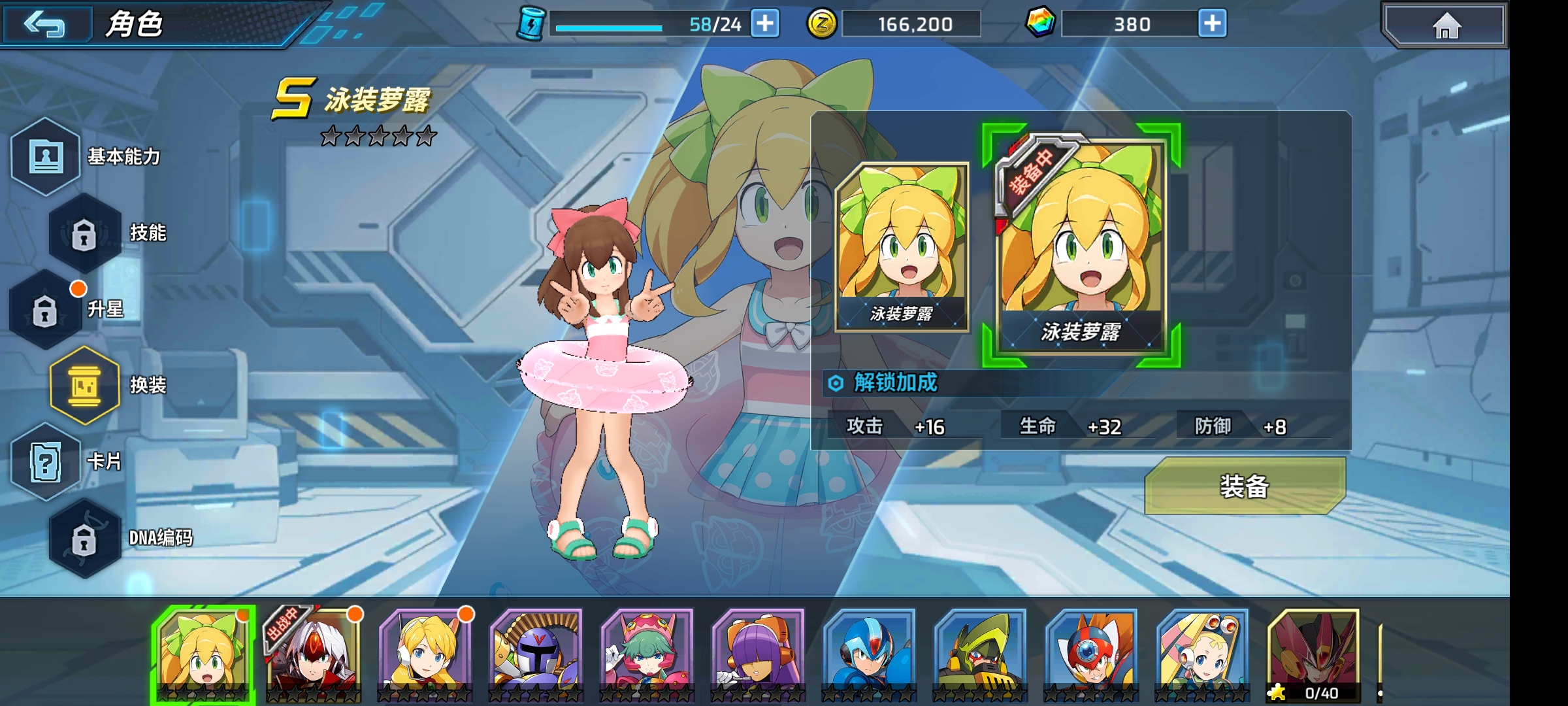Select the white-haired character tagged 出战中
The width and height of the screenshot is (1568, 706).
pos(314,654)
